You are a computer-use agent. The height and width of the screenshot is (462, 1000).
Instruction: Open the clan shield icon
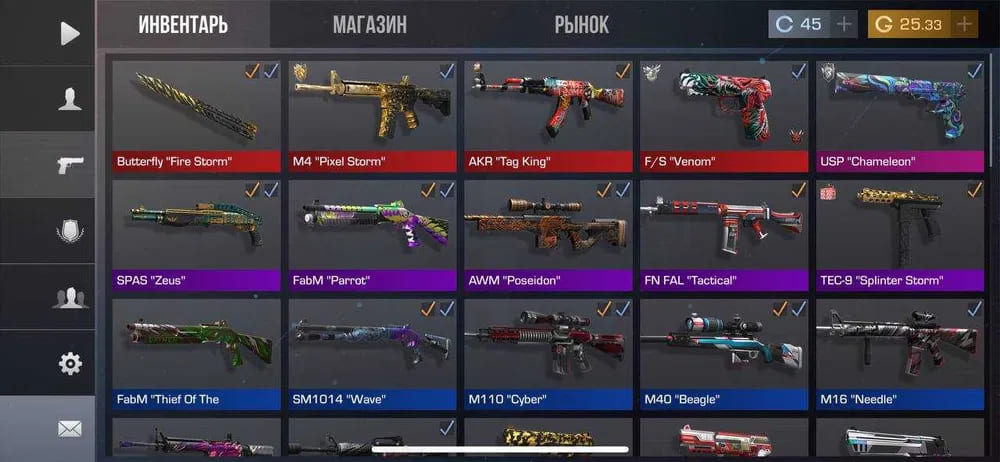click(69, 232)
